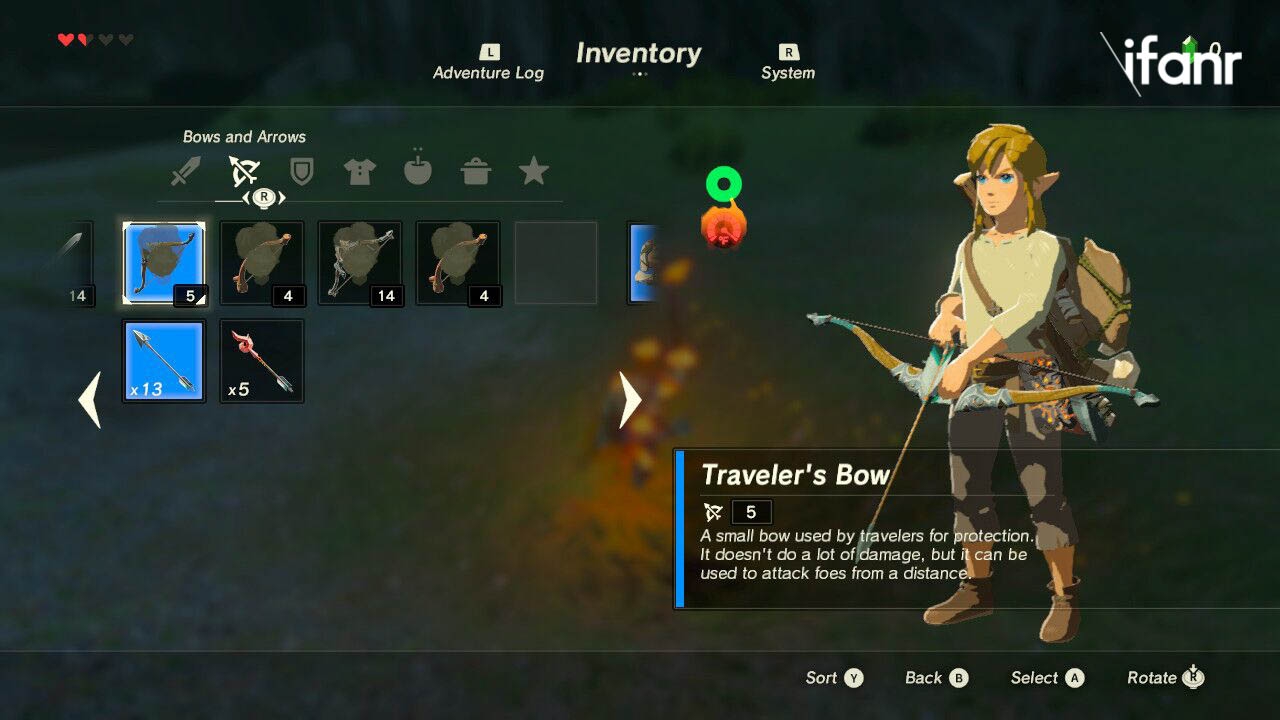Select the equipped Traveler's Bow slot
The image size is (1280, 720).
tap(164, 263)
